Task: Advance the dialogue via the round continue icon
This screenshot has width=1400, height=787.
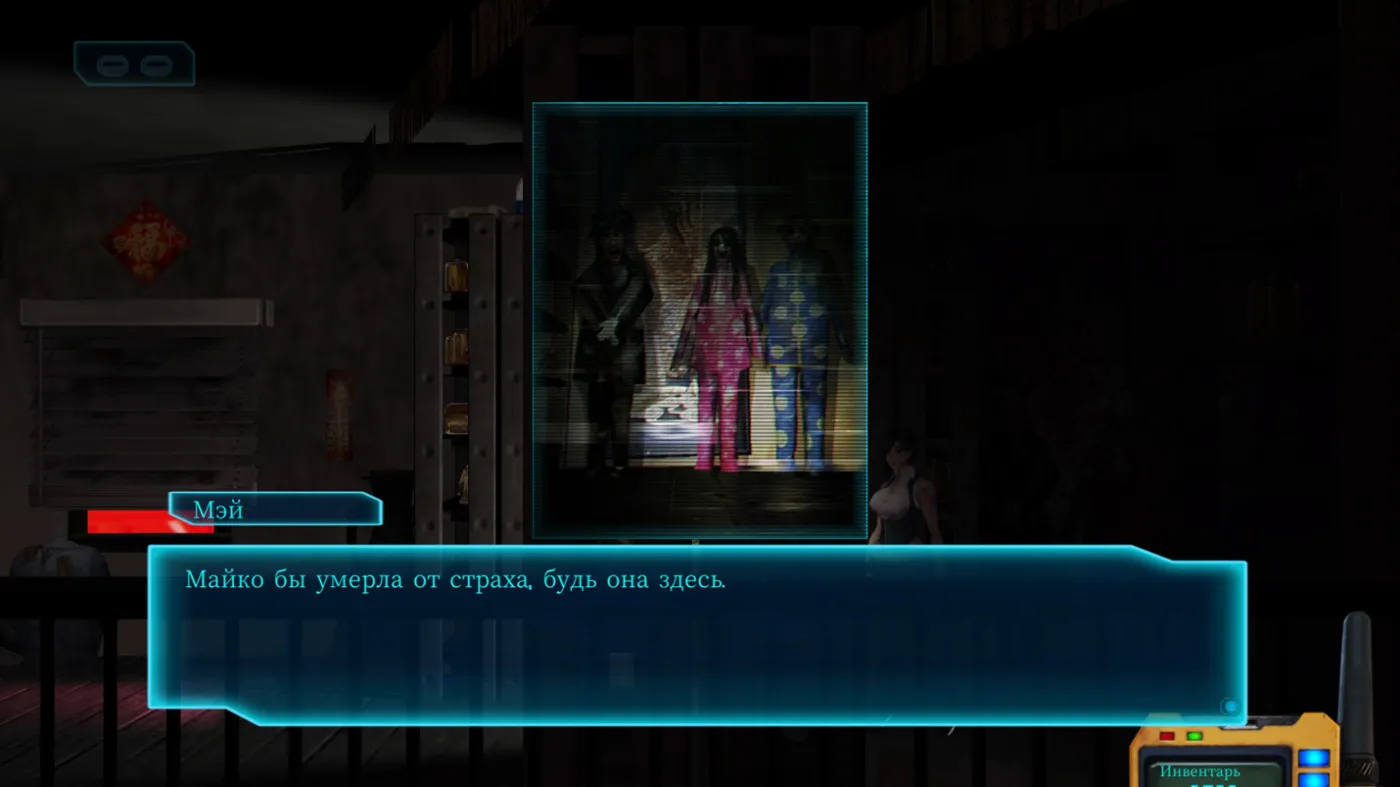Action: tap(1230, 707)
